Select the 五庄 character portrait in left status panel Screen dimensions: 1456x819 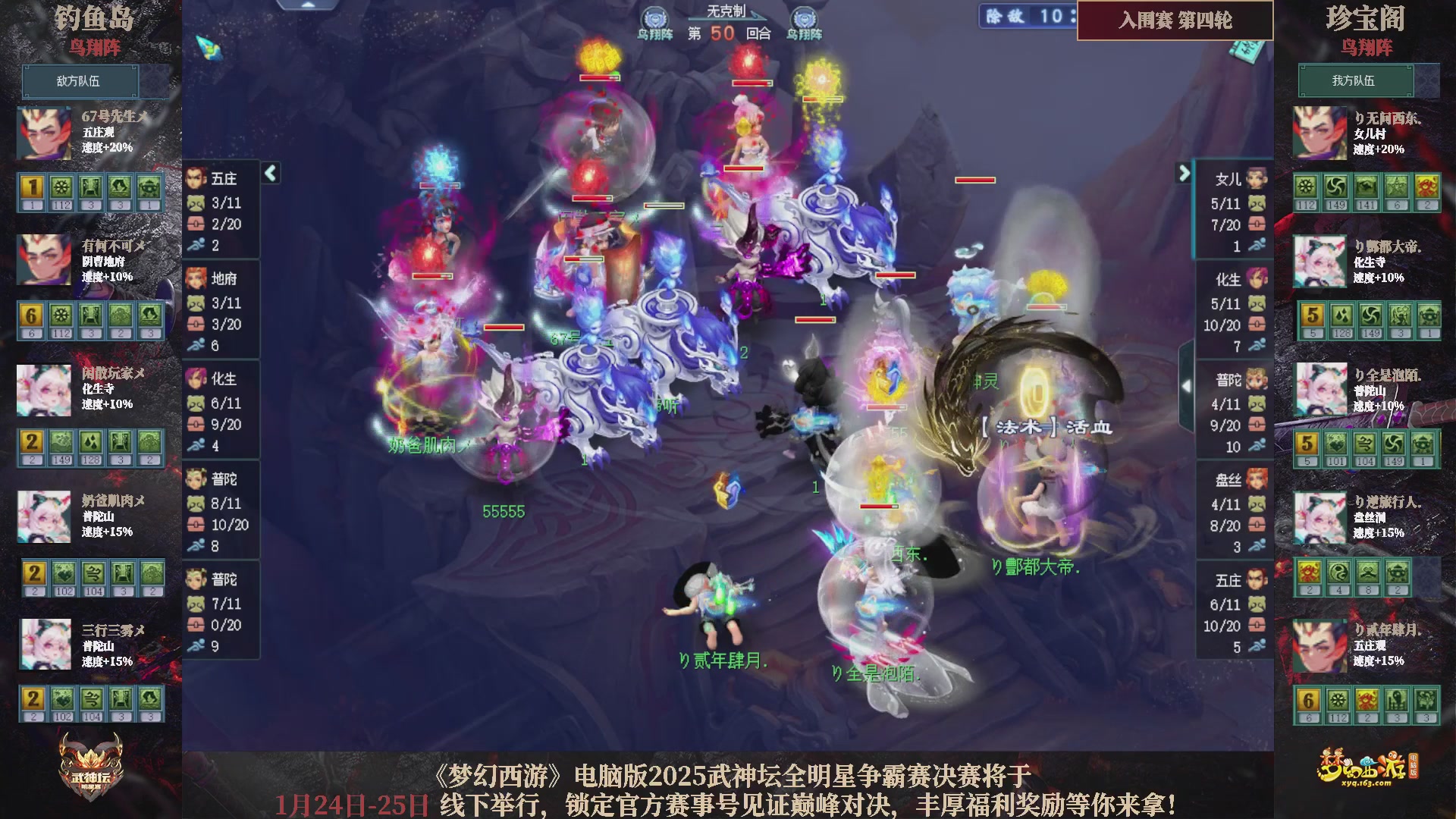click(x=196, y=178)
